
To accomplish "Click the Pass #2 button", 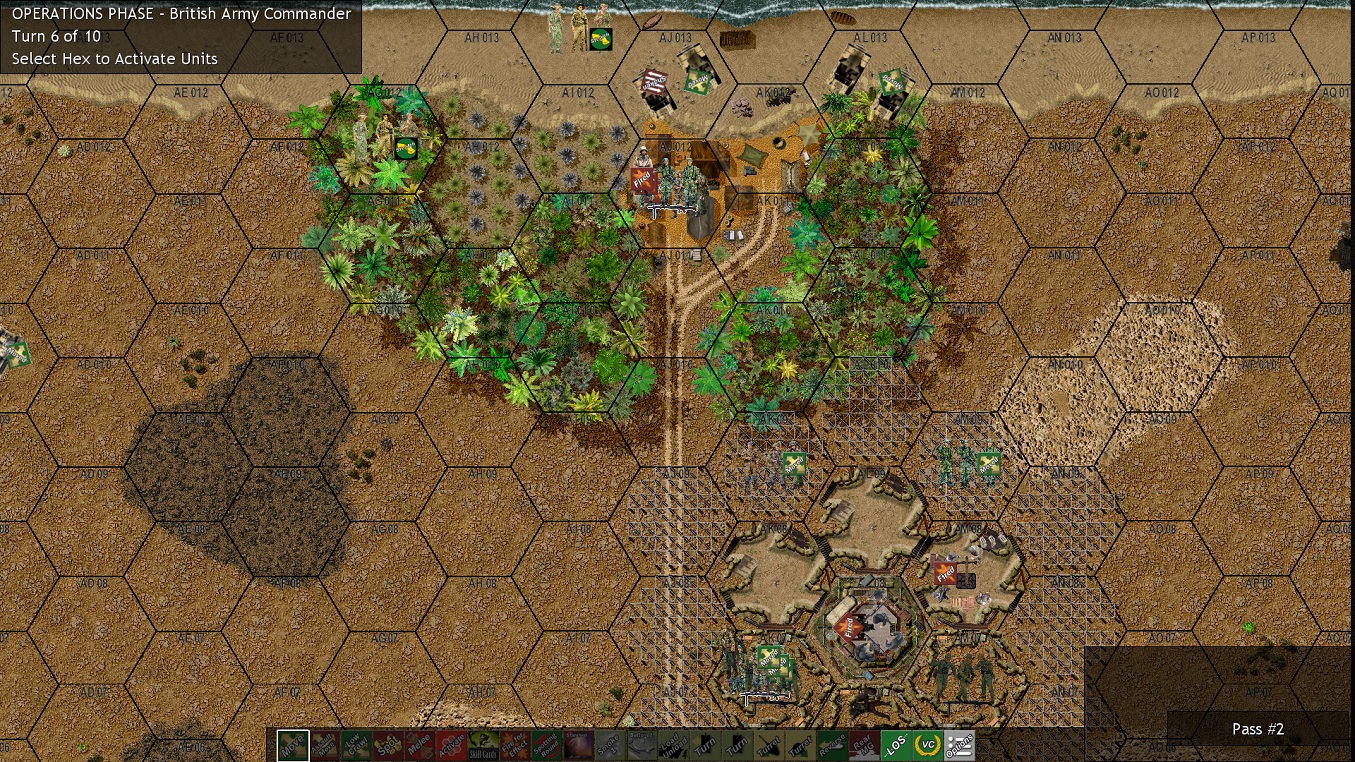I will click(1257, 729).
